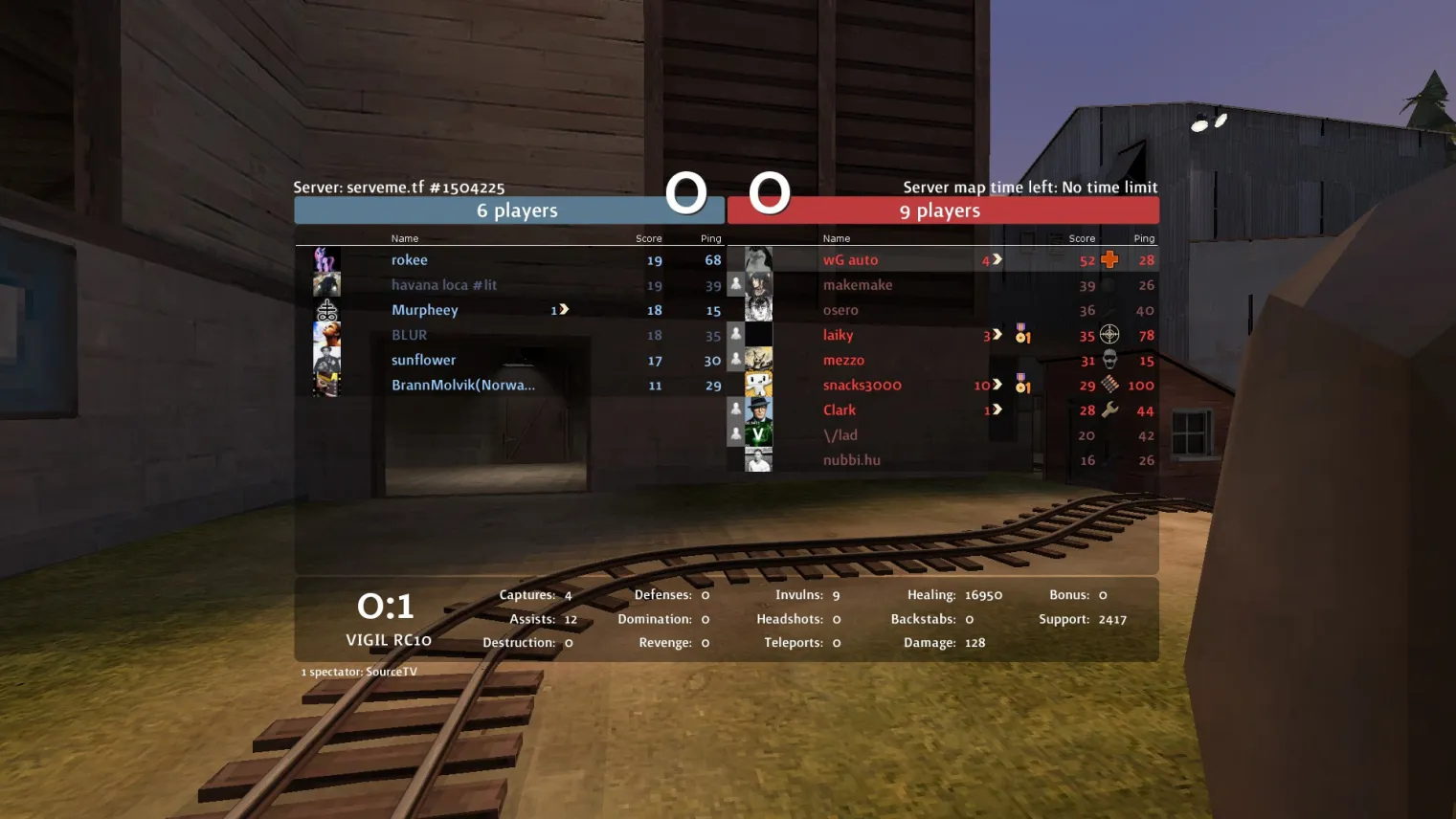Pick sunflower in the blue team list
1456x819 pixels.
[423, 360]
